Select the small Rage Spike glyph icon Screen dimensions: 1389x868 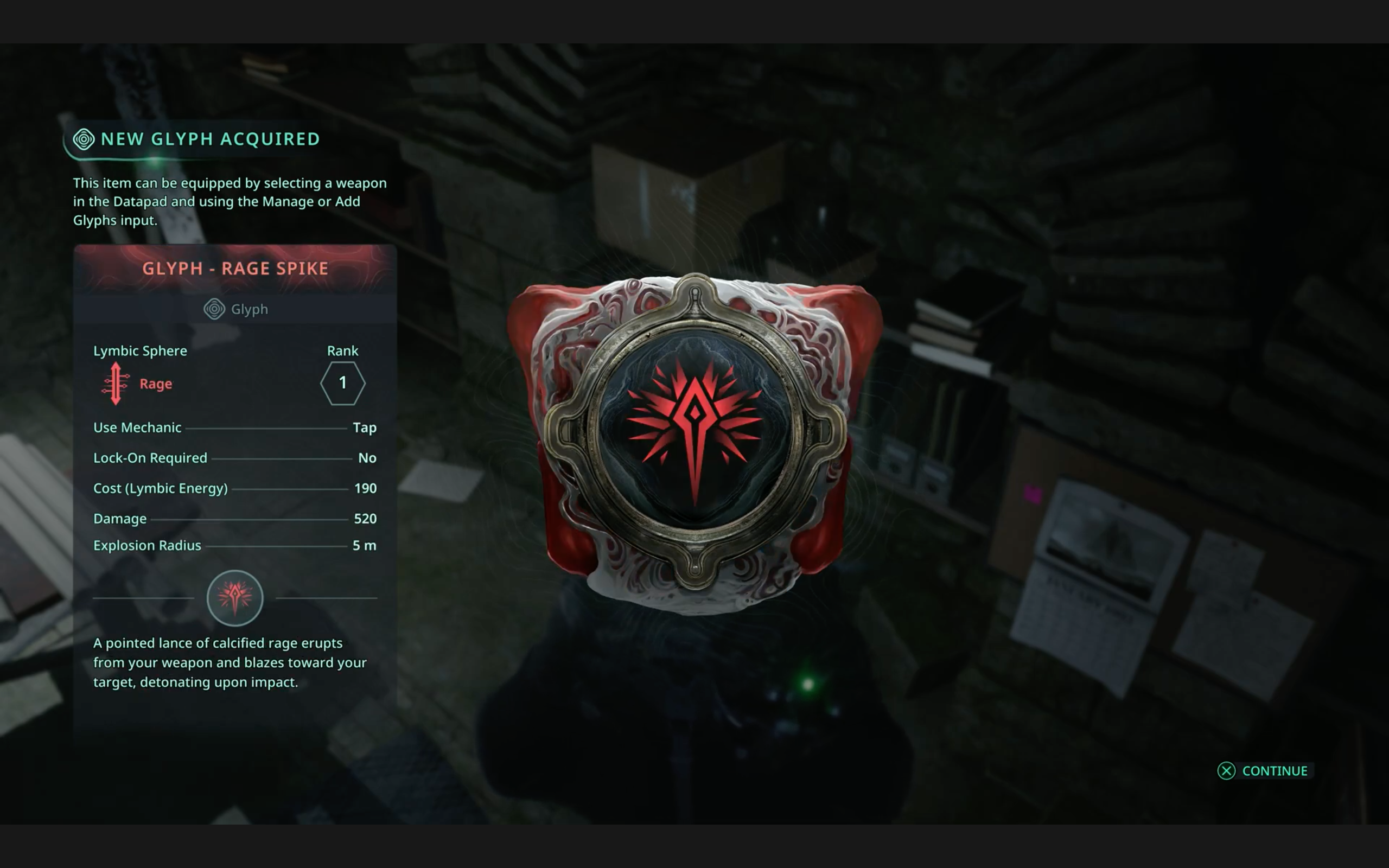click(235, 598)
